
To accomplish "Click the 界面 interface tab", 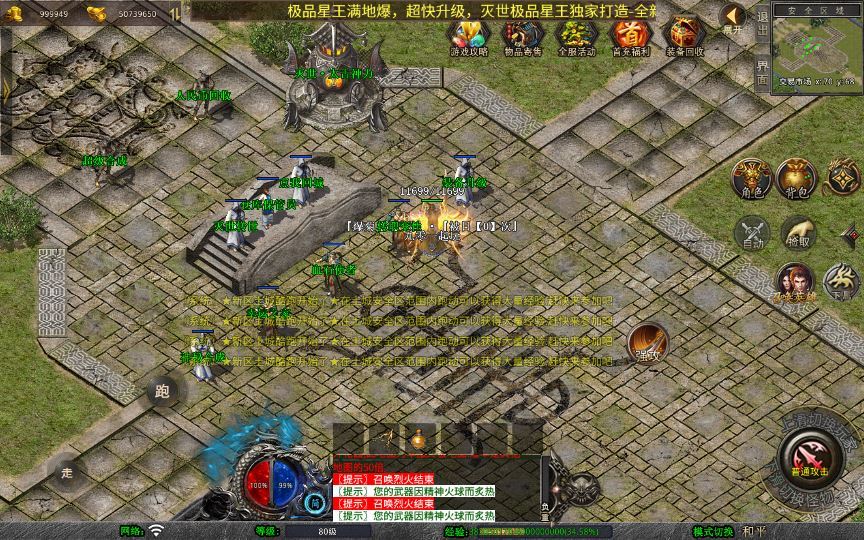I will 763,70.
